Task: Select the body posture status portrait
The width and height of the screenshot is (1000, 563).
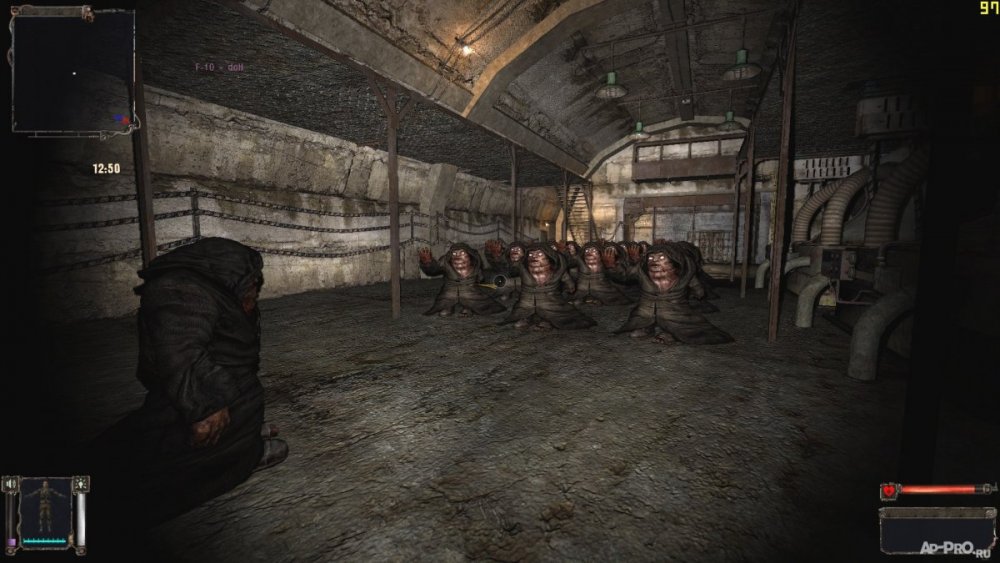Action: tap(45, 511)
